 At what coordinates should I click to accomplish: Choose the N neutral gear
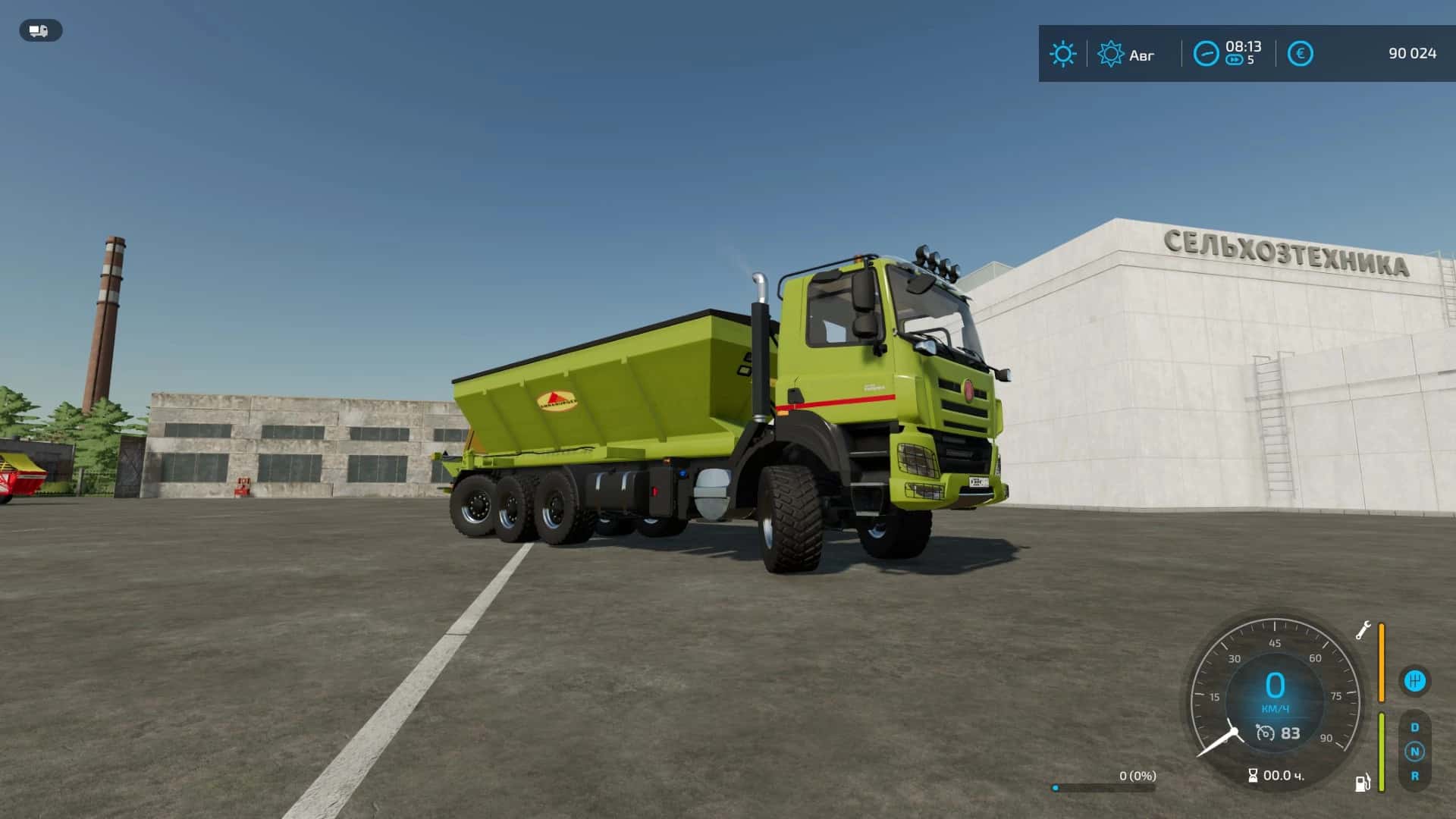tap(1414, 752)
